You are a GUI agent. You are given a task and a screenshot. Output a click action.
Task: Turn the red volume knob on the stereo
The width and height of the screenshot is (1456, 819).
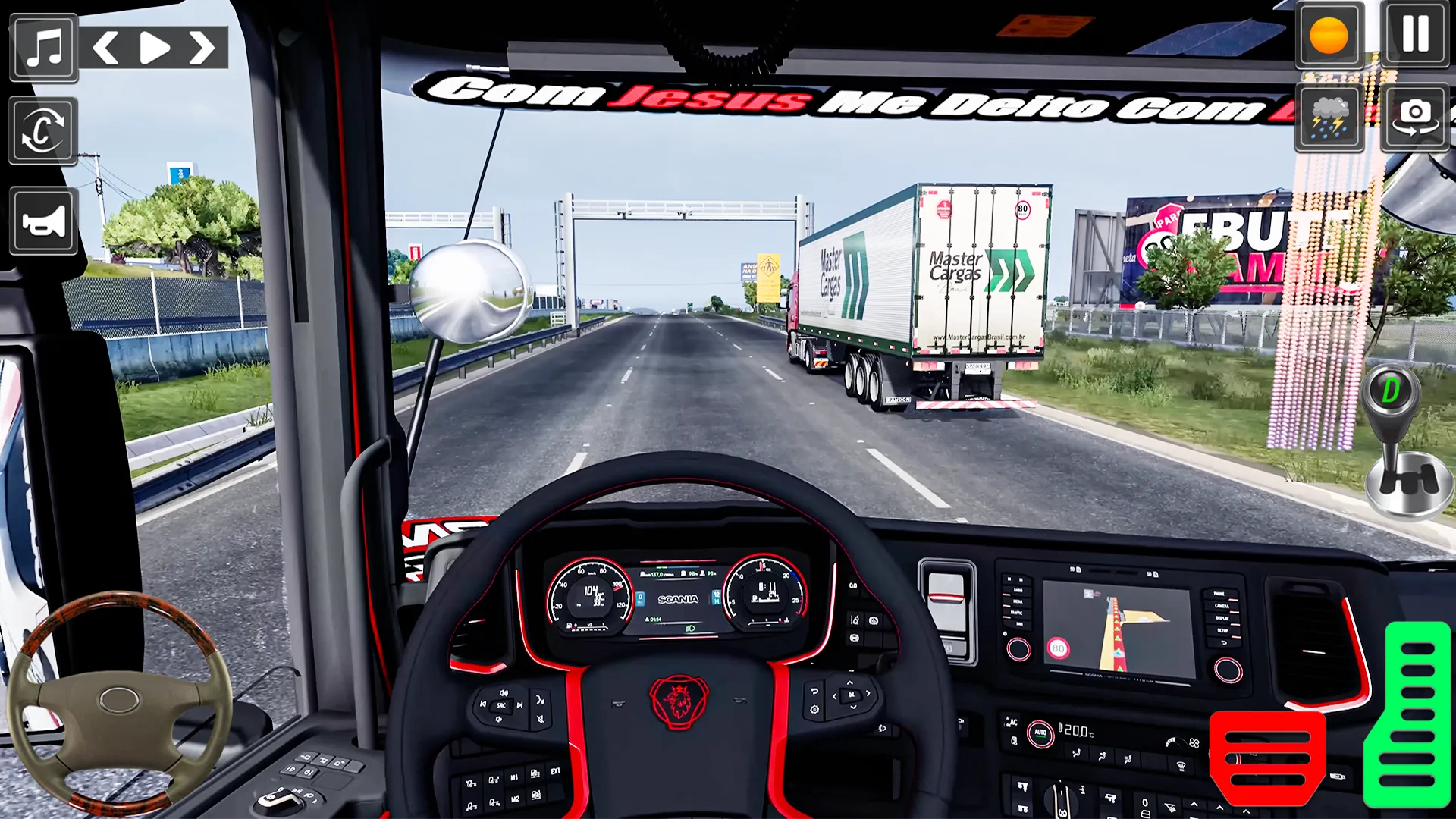point(1018,648)
